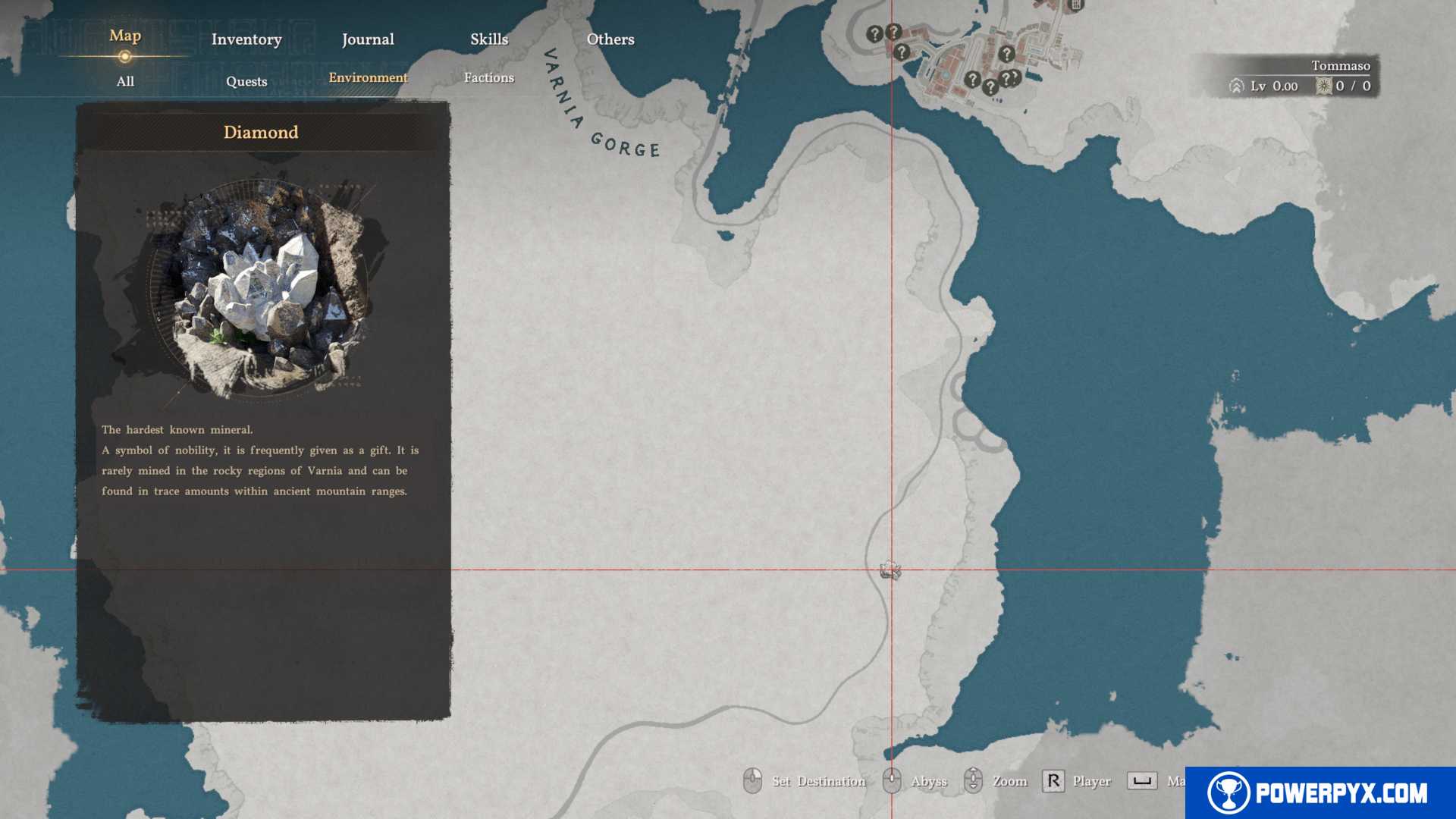
Task: Open the Inventory tab
Action: (x=246, y=39)
